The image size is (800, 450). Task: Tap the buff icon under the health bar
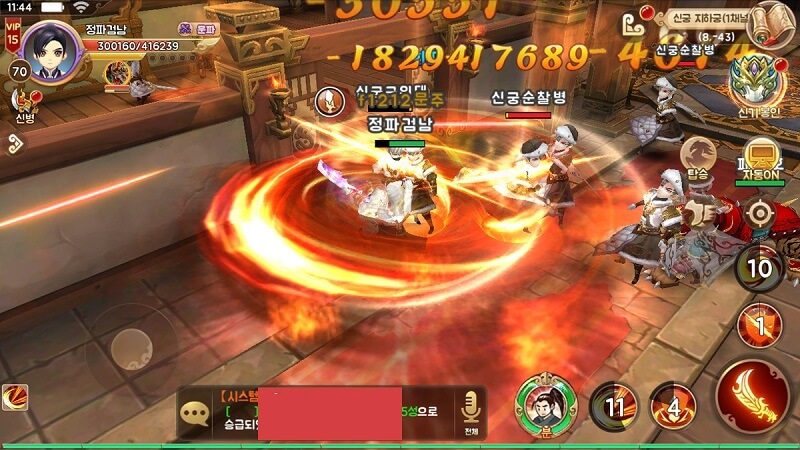click(x=120, y=70)
